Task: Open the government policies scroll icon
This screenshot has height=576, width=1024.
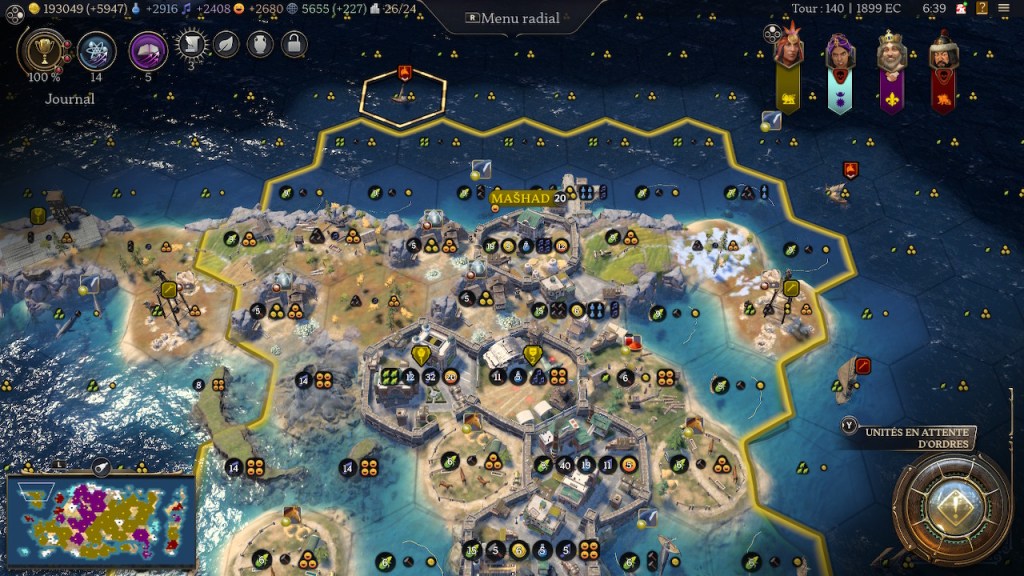Action: click(191, 44)
